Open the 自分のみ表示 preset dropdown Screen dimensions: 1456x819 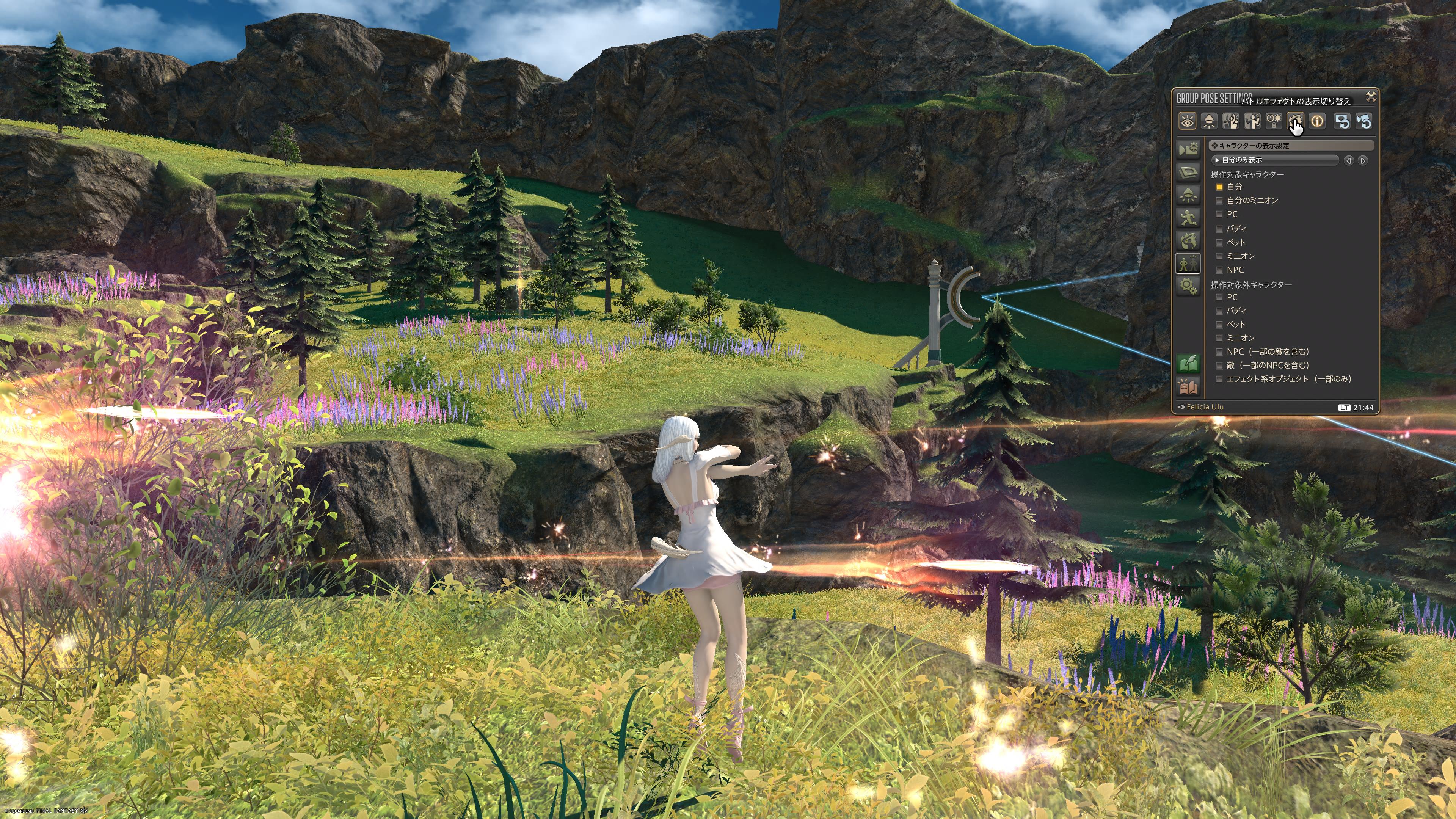click(1275, 160)
